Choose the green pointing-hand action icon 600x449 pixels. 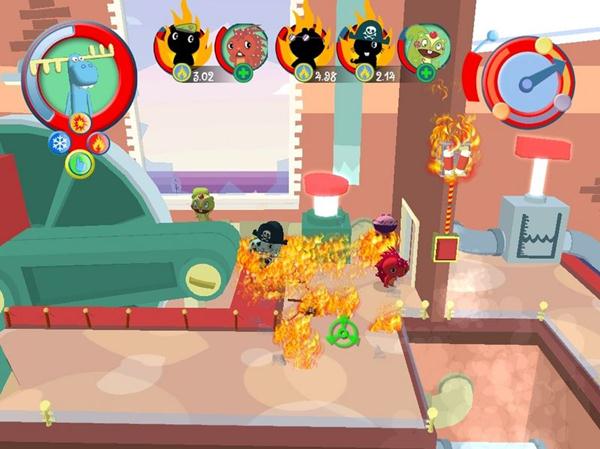point(78,162)
